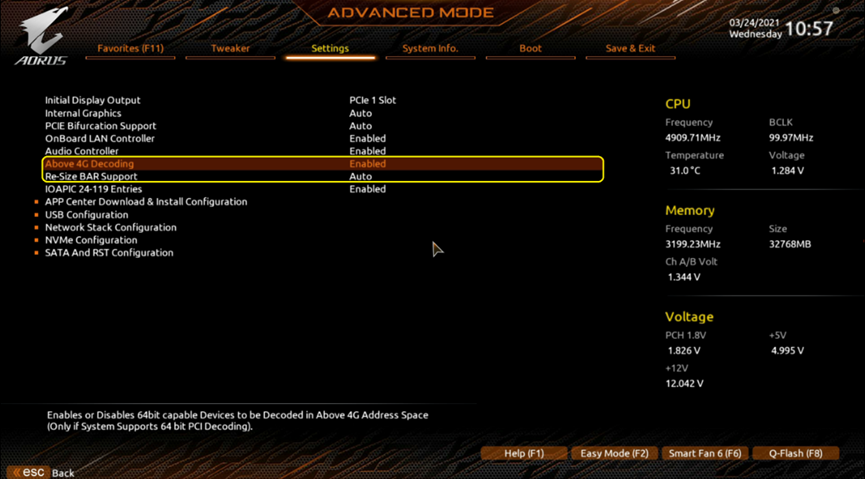Open SATA And RST Configuration

109,253
